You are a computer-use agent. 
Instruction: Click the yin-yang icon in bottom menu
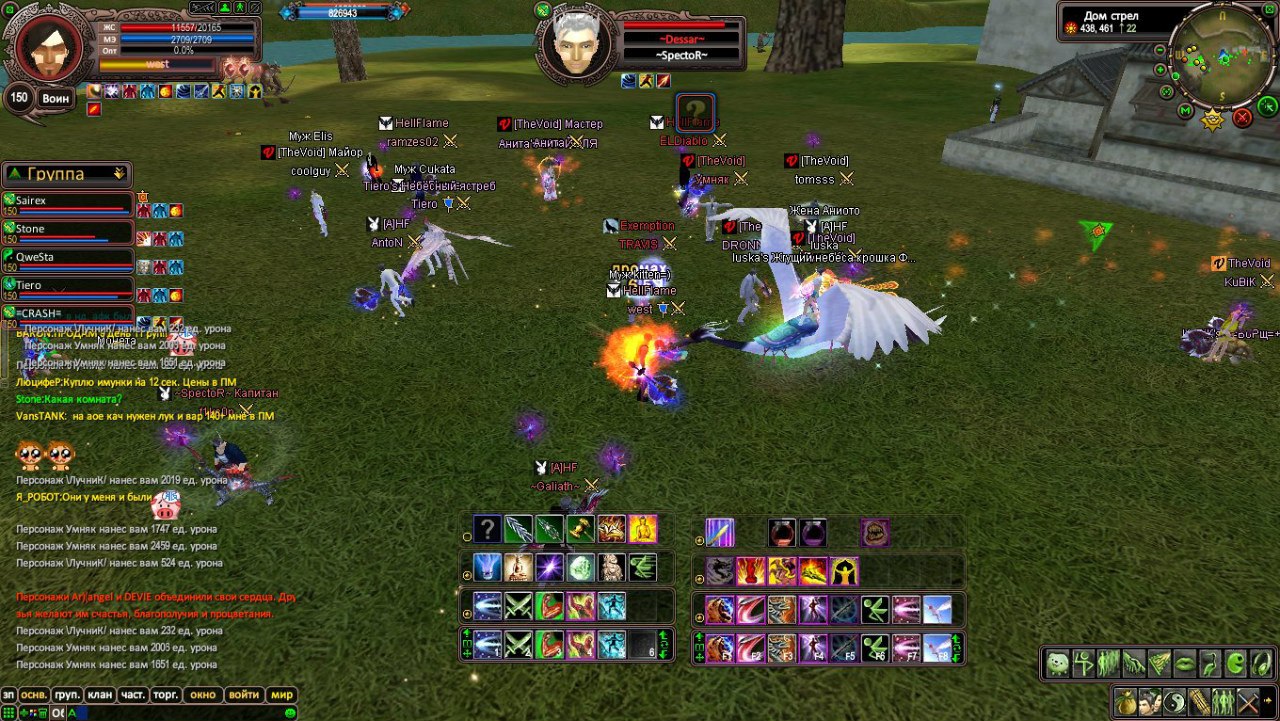coord(1176,701)
